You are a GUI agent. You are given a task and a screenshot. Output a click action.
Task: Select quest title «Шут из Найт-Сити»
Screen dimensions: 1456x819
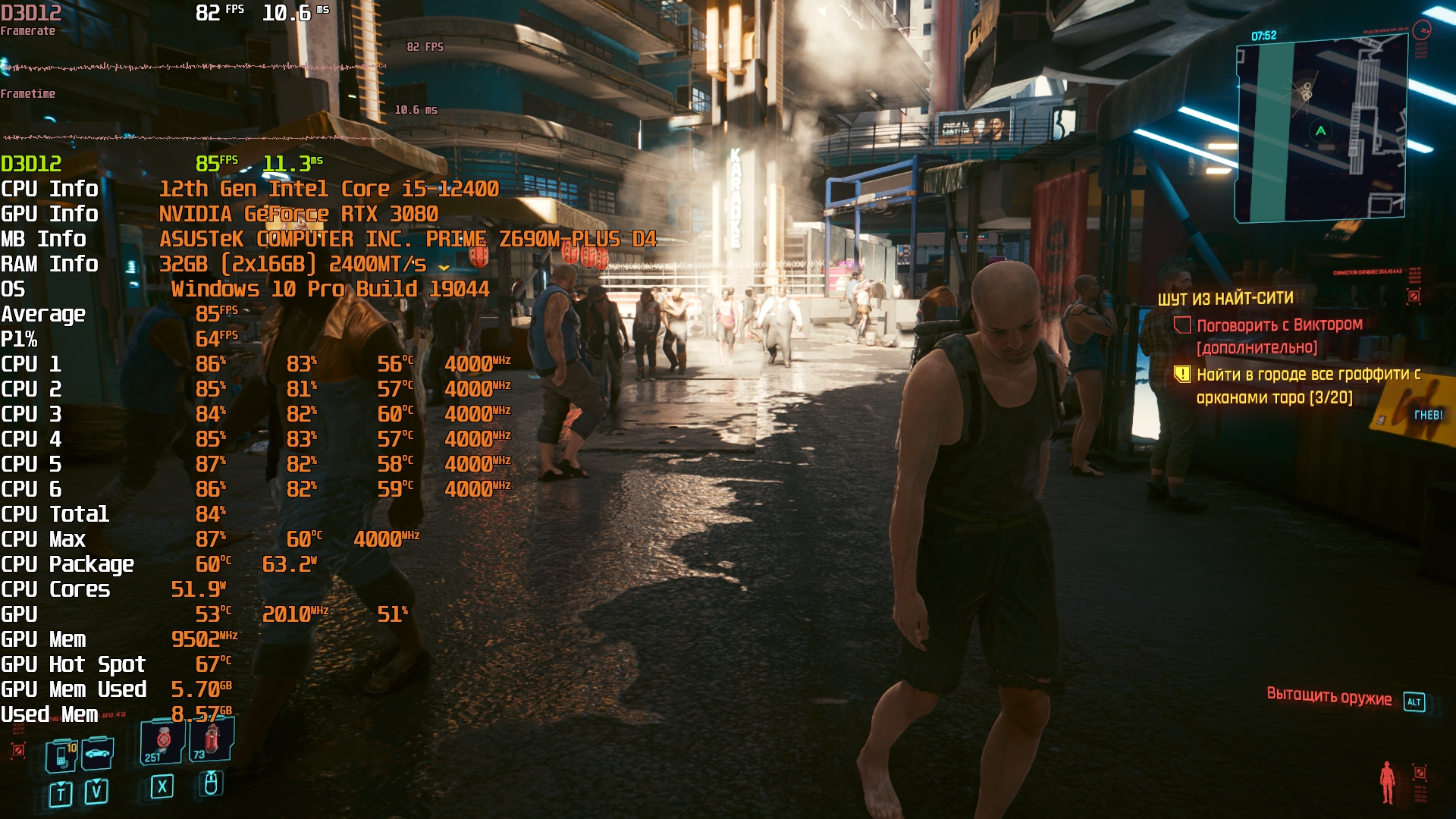[1225, 299]
